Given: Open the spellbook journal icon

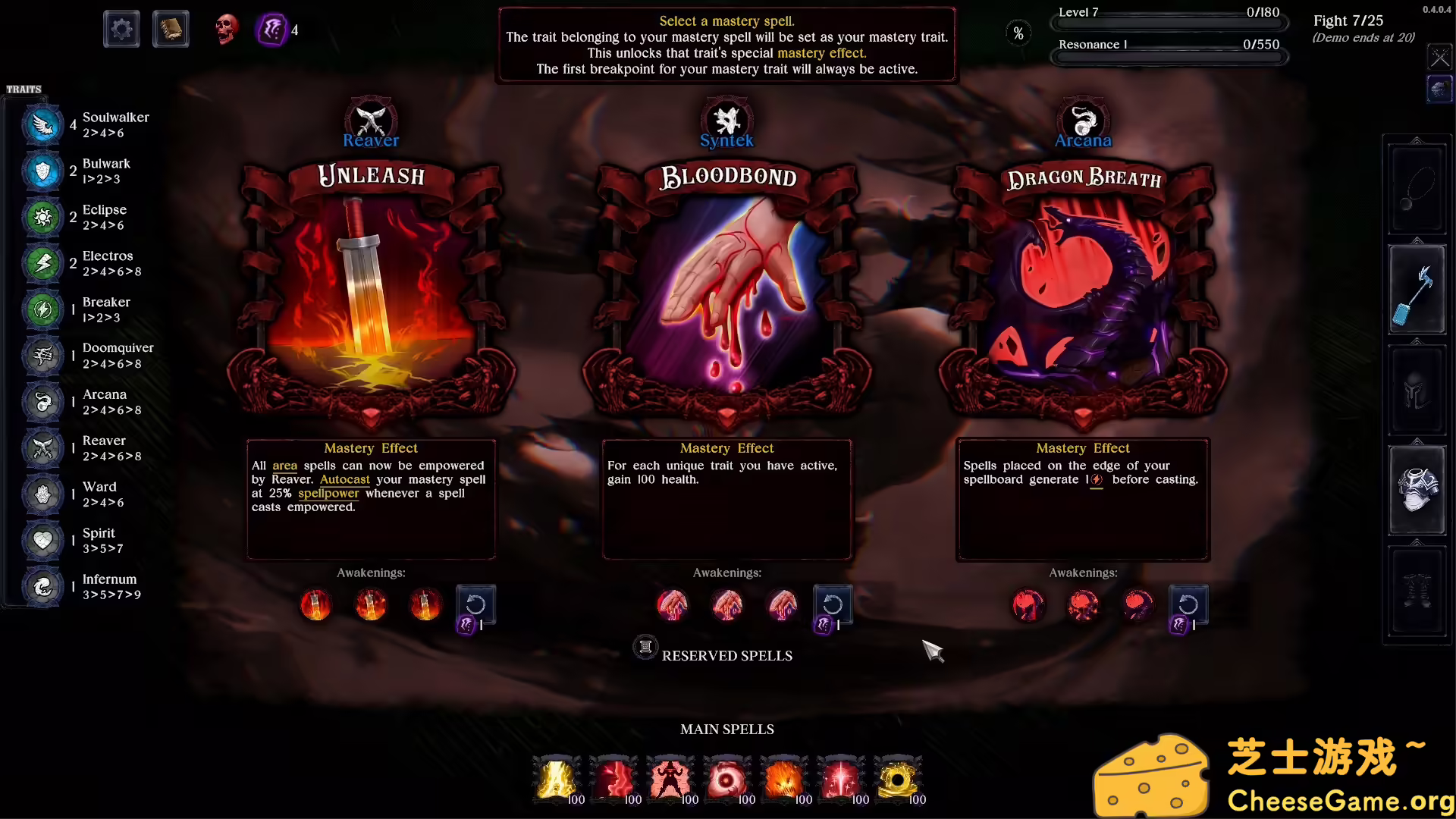Looking at the screenshot, I should pyautogui.click(x=171, y=28).
